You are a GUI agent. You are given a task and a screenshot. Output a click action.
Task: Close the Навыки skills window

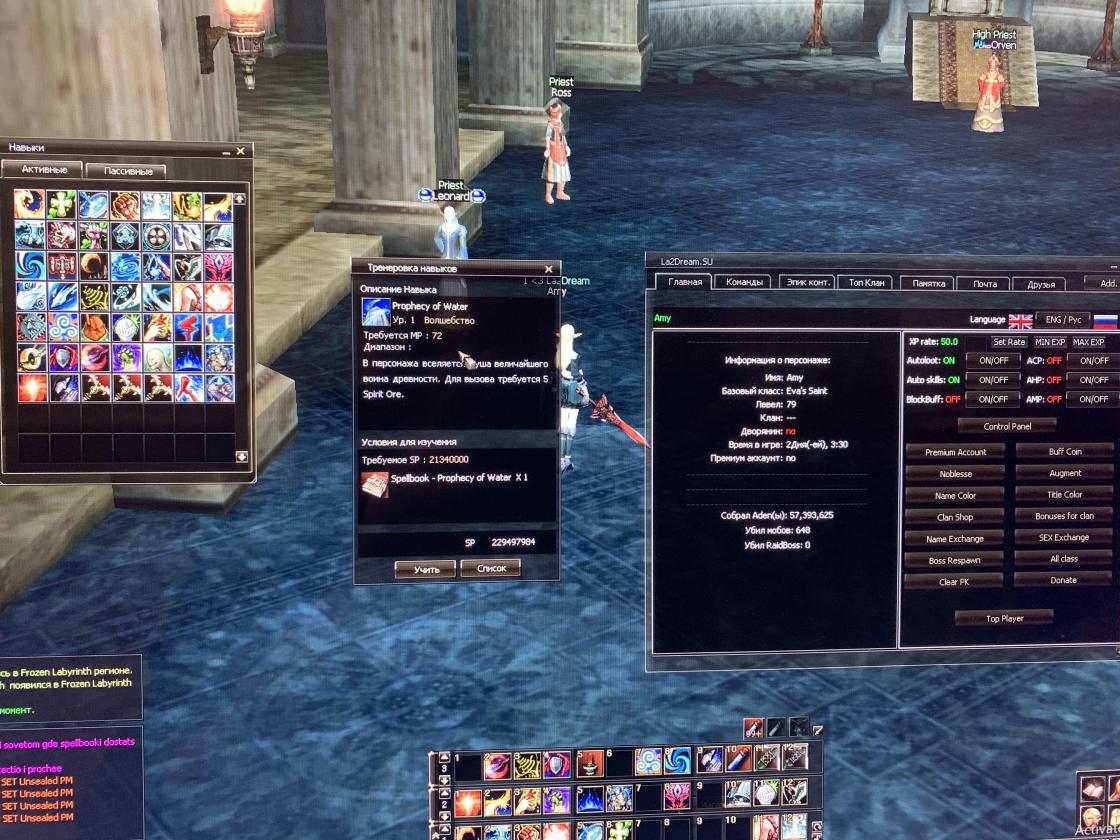(x=240, y=151)
